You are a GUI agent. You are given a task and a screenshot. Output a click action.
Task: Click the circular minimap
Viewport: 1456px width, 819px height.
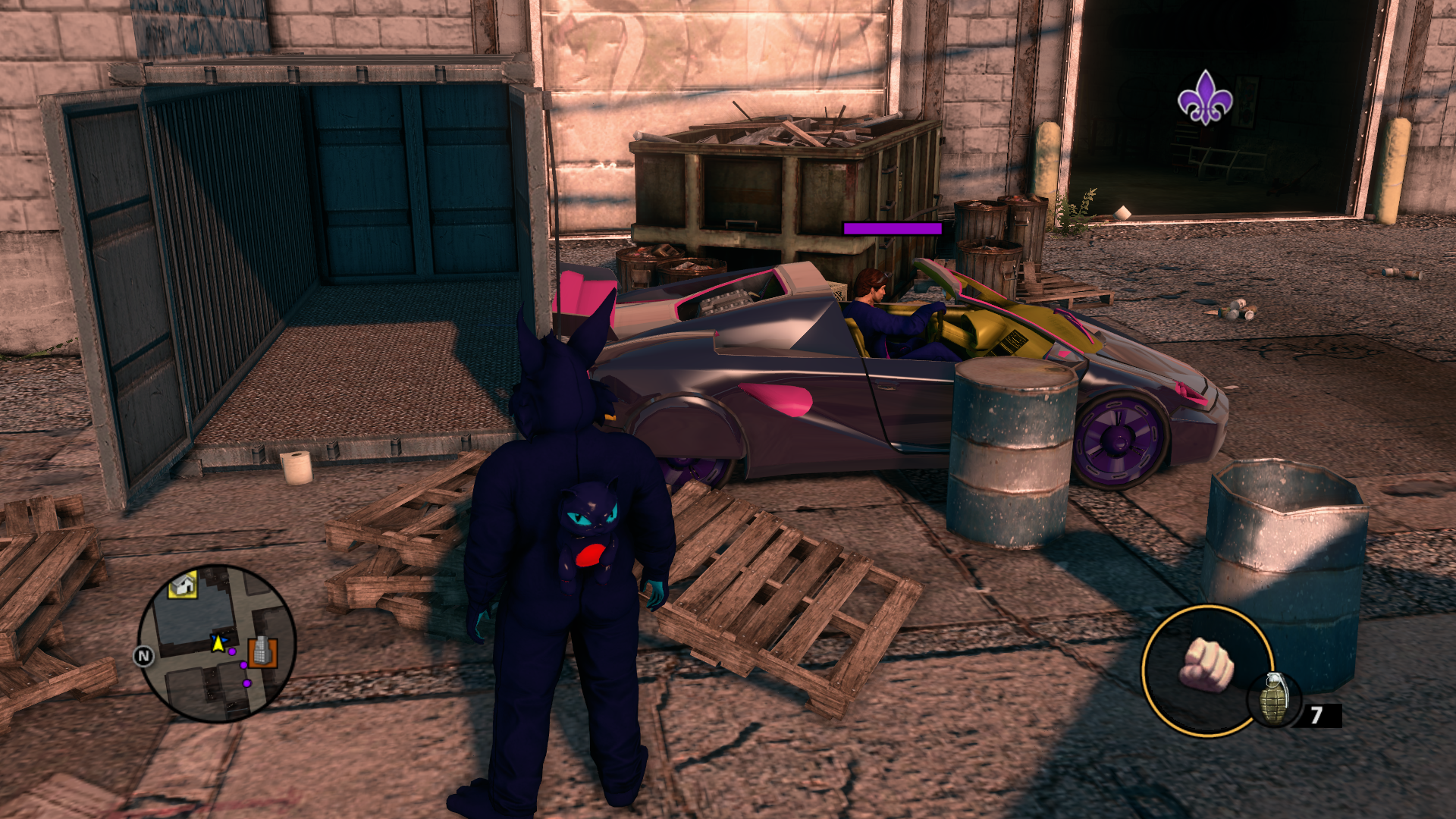pos(216,643)
